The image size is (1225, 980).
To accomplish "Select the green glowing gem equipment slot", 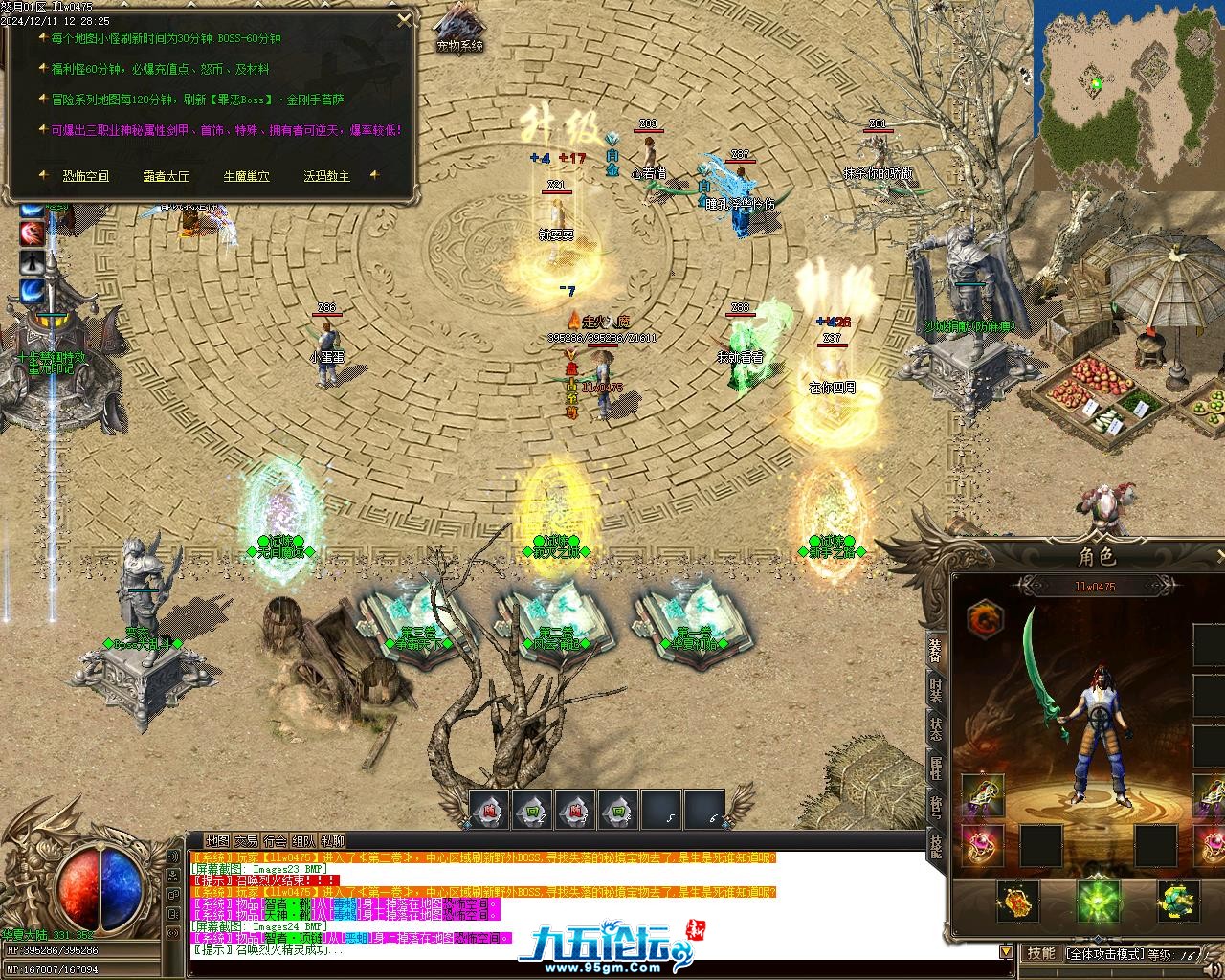I will 1099,901.
